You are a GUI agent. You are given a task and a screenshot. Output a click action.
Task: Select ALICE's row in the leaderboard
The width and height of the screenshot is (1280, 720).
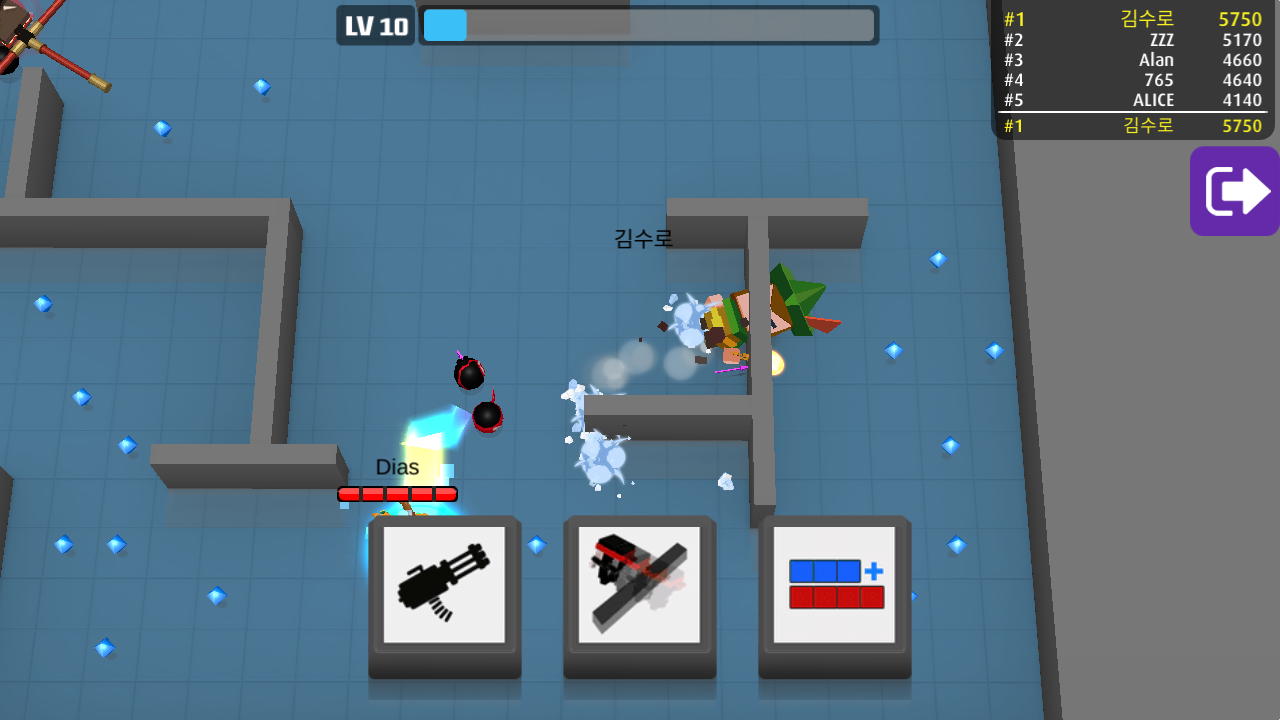[x=1133, y=100]
